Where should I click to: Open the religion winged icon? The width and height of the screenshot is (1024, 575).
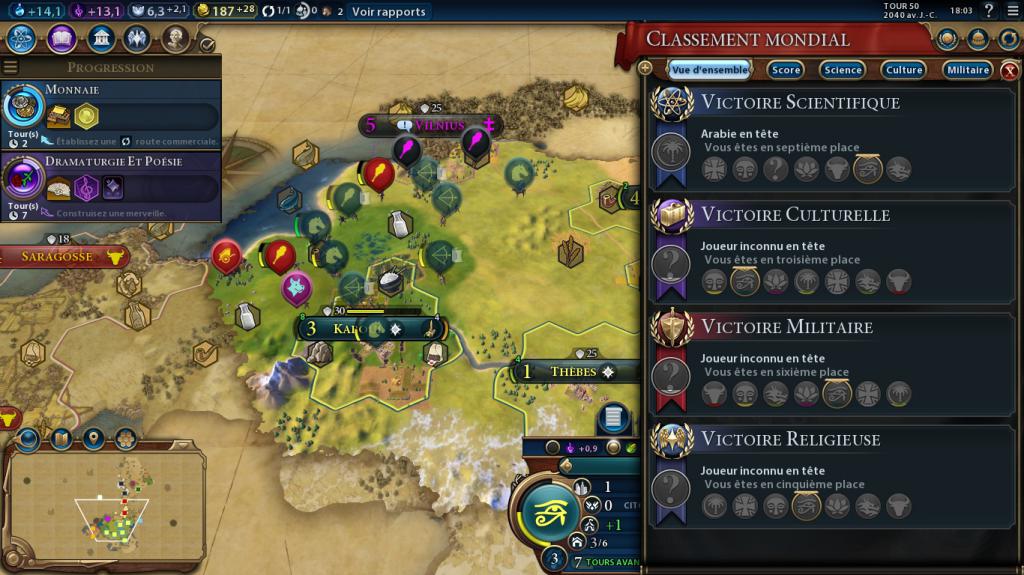point(137,39)
